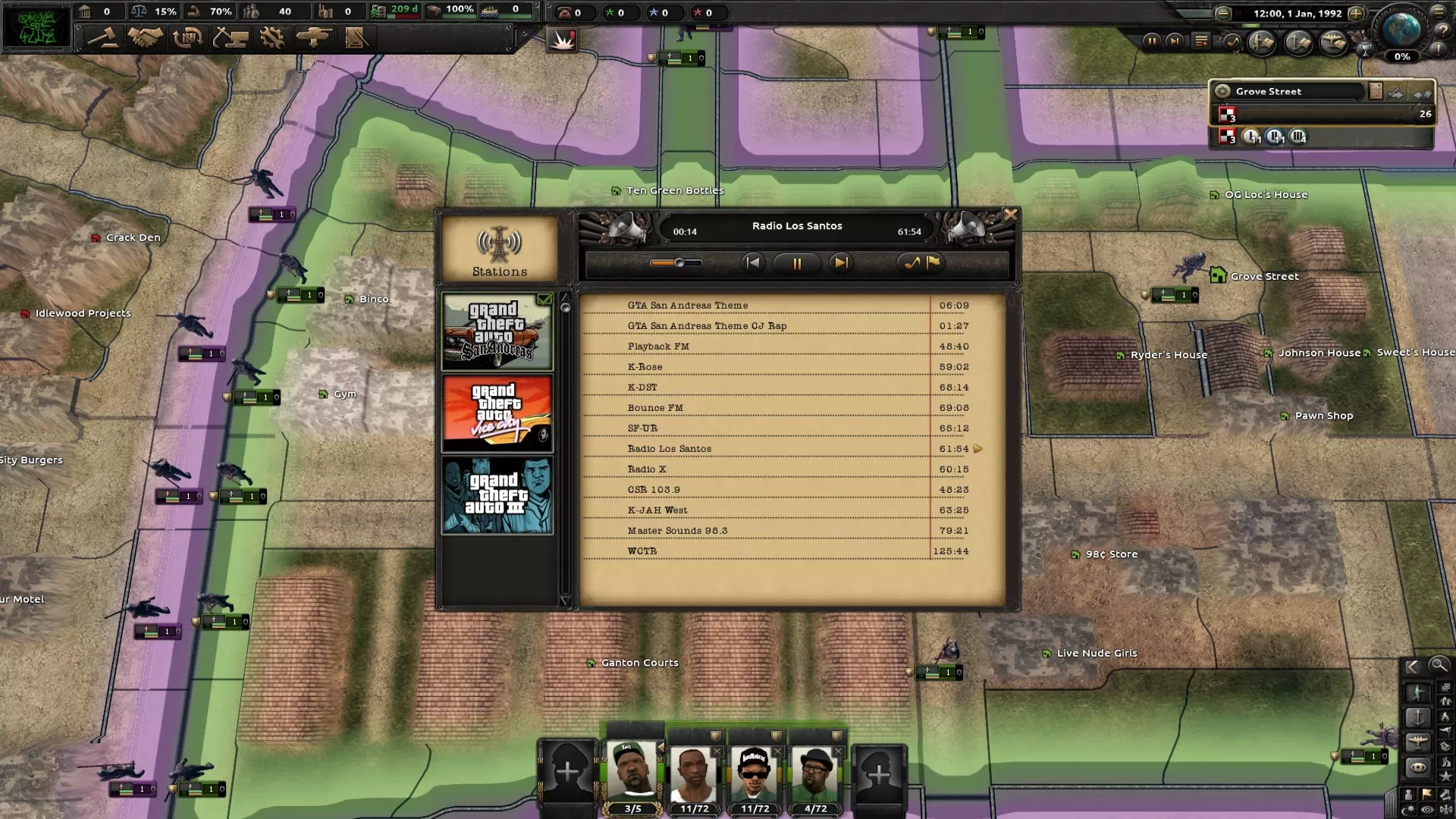Open the Stations tab
Screen dimensions: 1456x819
499,250
